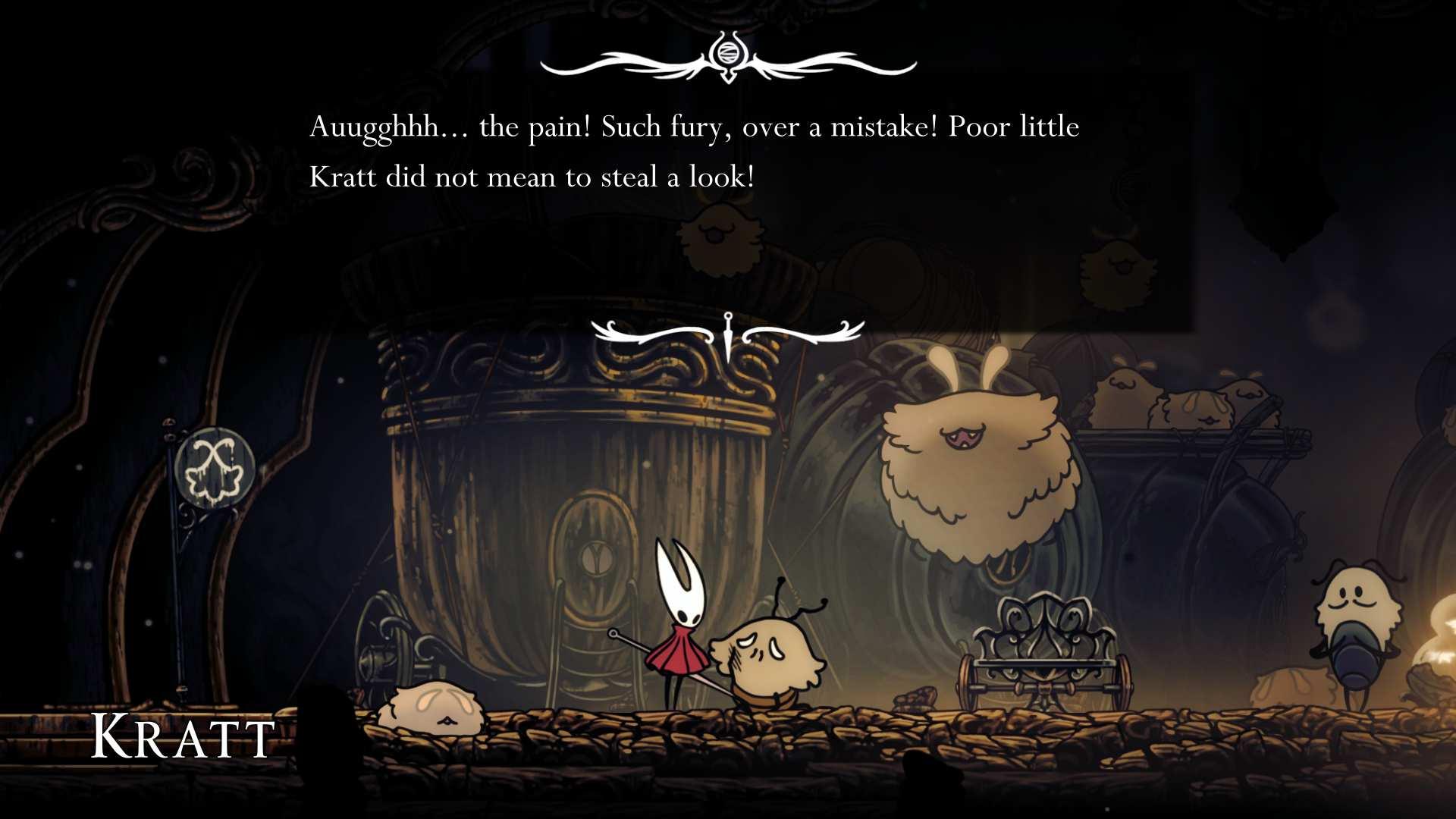Advance dialogue via the needle continue marker
The image size is (1456, 819).
pyautogui.click(x=727, y=334)
